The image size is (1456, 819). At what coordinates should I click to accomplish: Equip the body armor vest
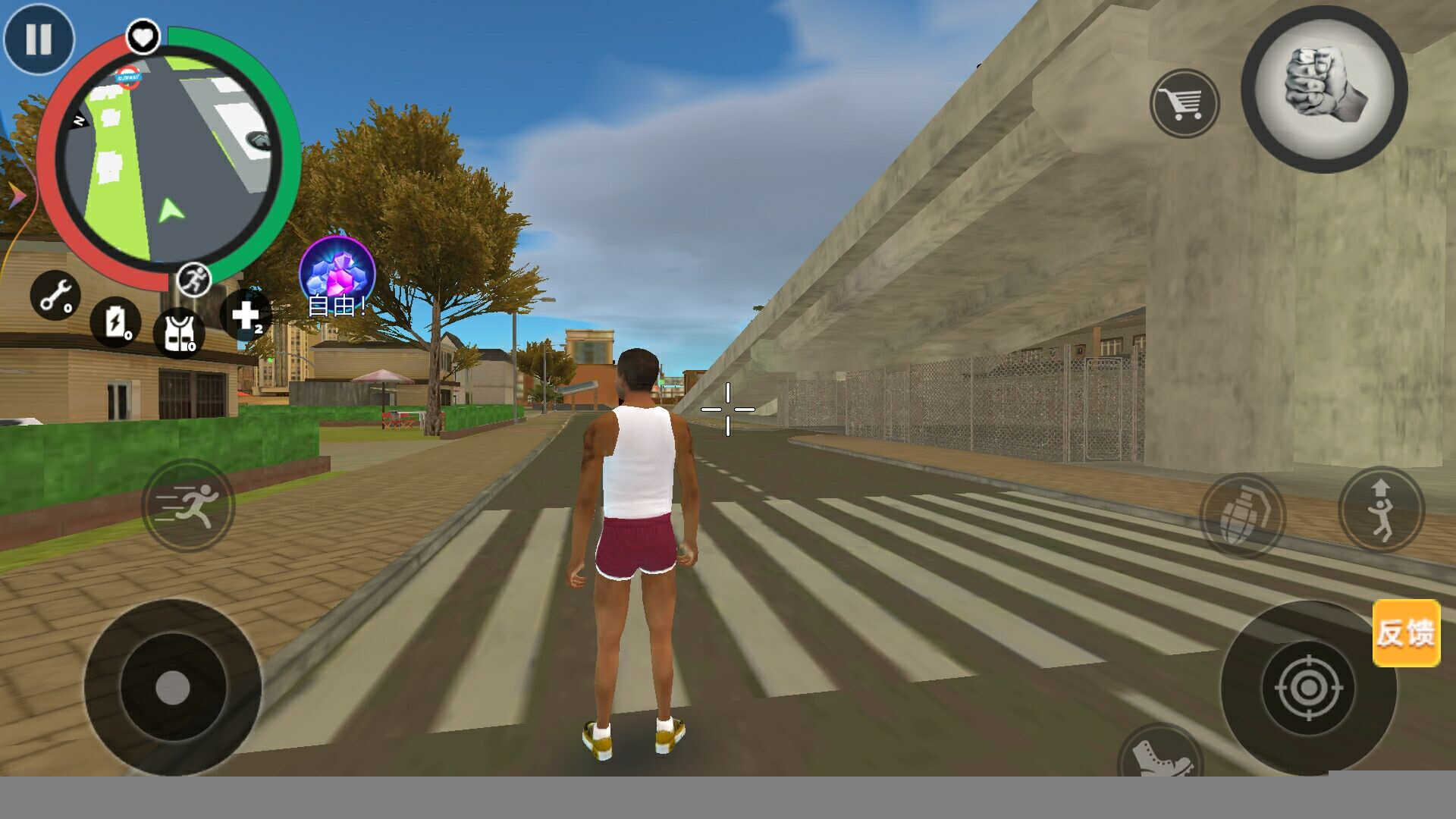coord(179,332)
